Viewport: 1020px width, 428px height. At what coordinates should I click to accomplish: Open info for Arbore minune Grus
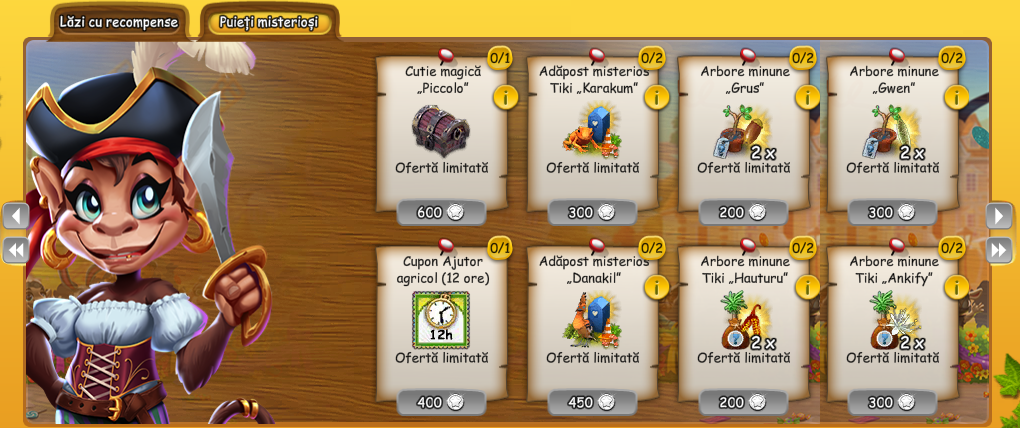point(807,97)
